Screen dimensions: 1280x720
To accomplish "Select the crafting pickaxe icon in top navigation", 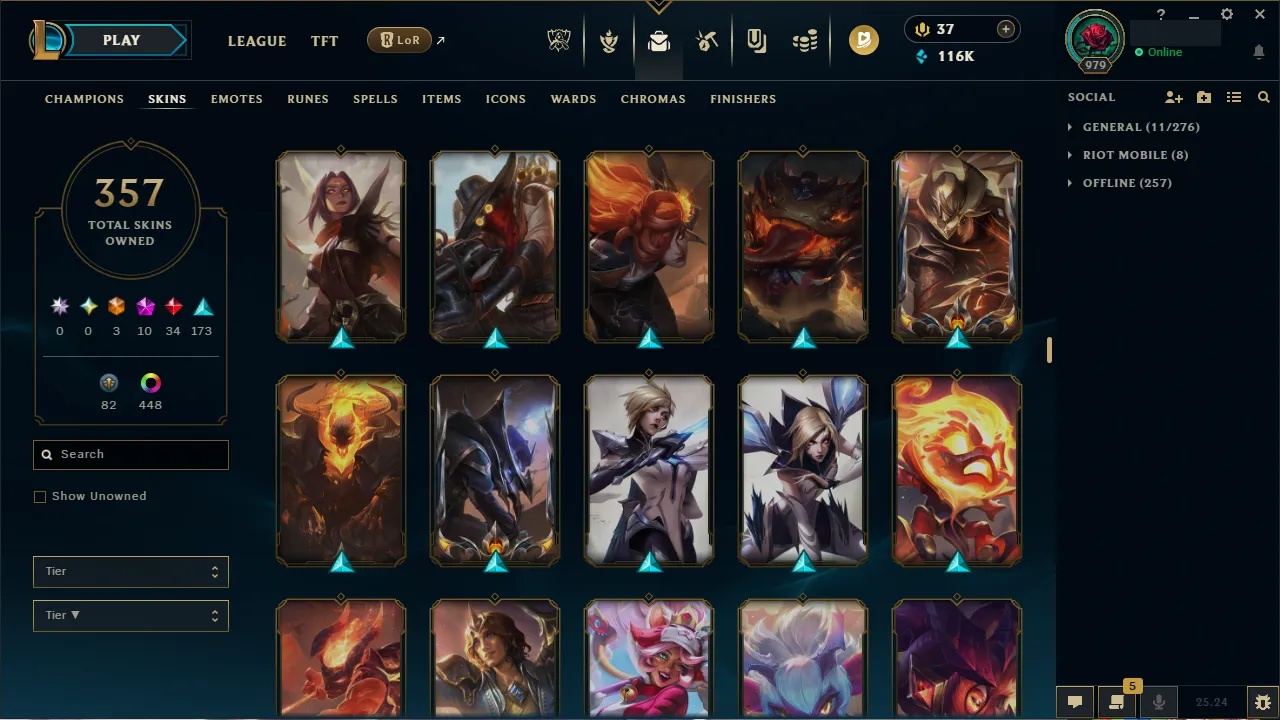I will pyautogui.click(x=706, y=40).
